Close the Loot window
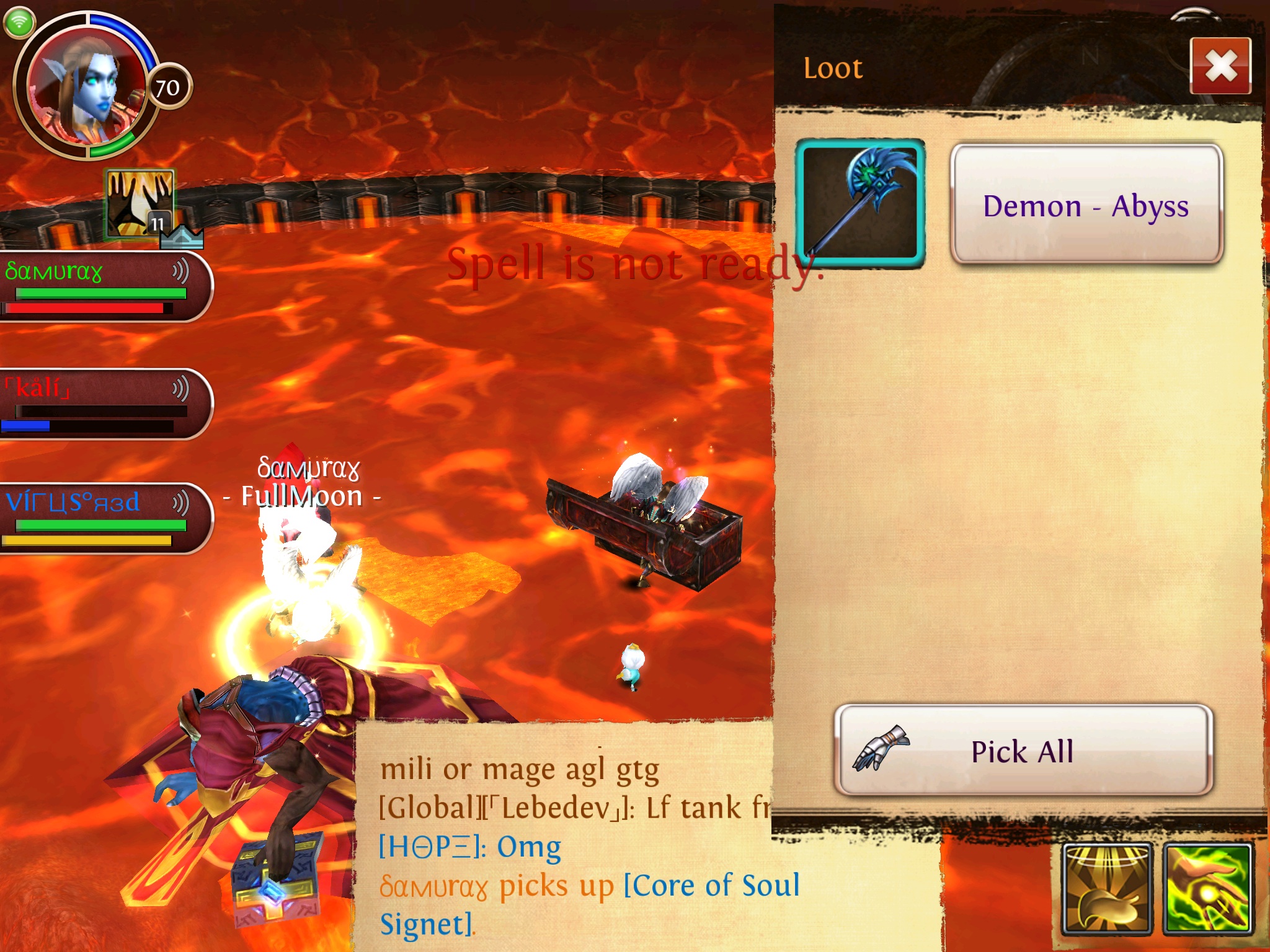1270x952 pixels. (x=1220, y=66)
